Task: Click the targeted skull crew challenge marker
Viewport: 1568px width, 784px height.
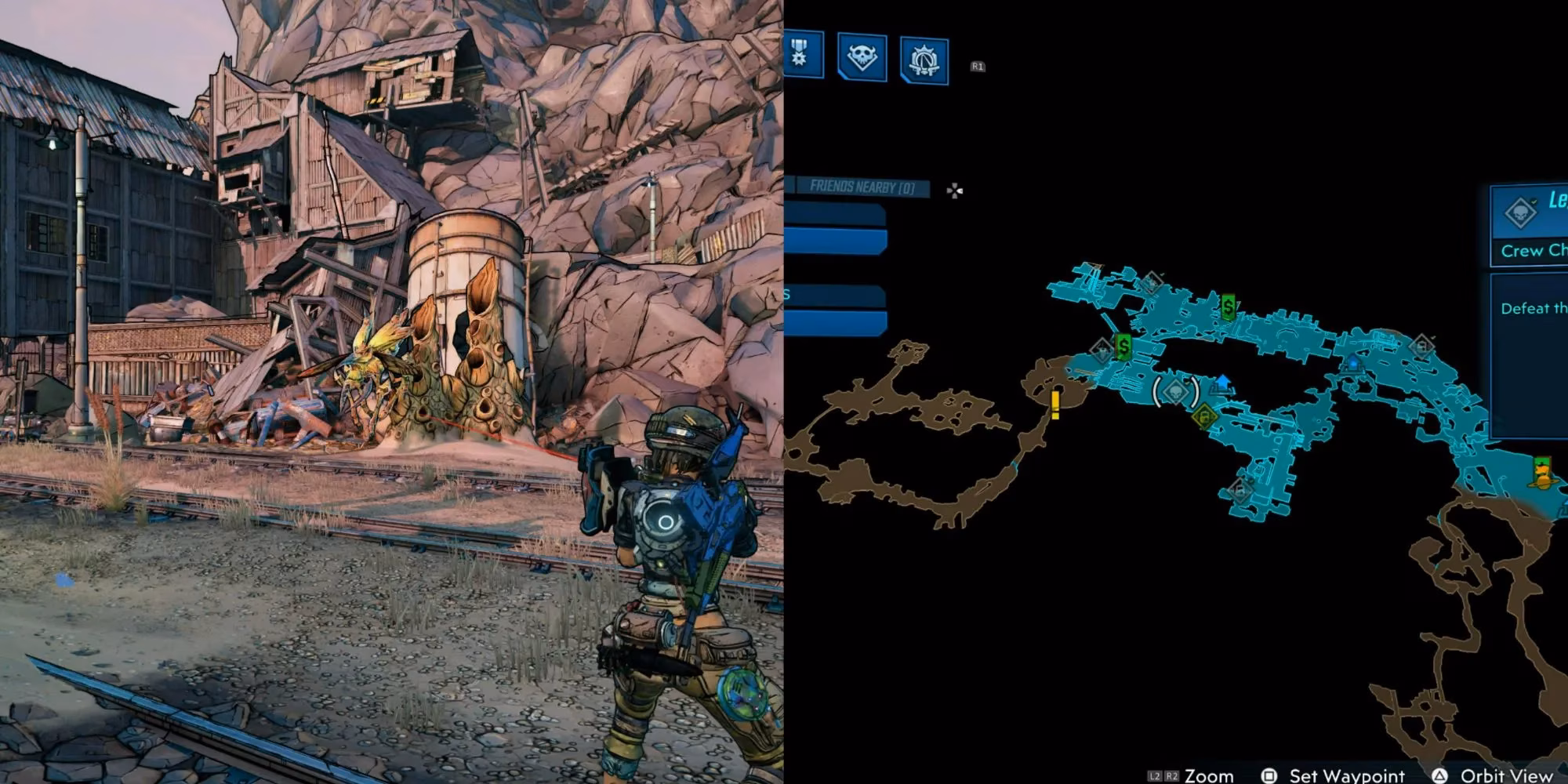Action: pyautogui.click(x=1176, y=392)
